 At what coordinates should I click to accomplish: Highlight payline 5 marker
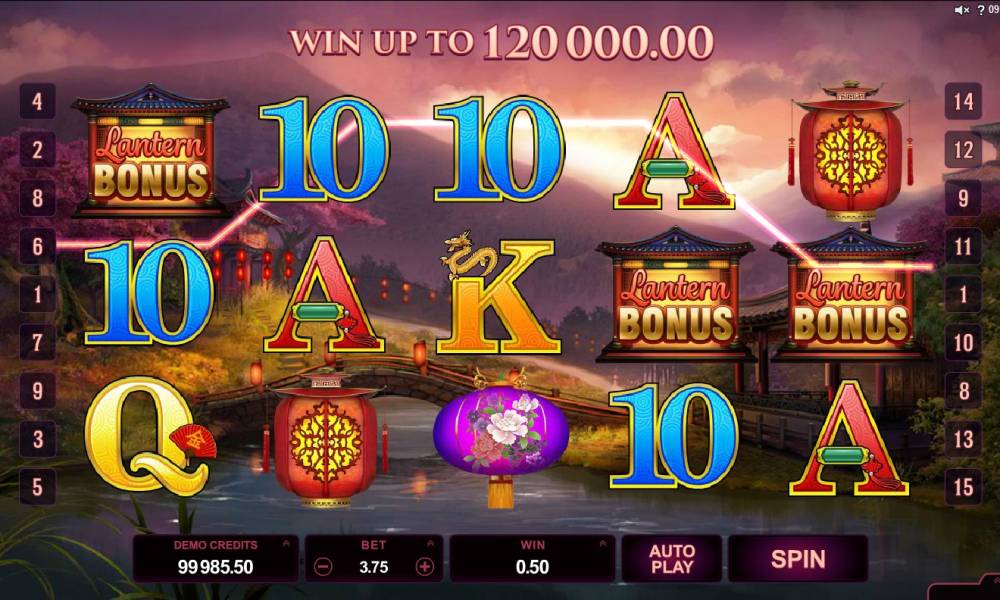click(37, 488)
